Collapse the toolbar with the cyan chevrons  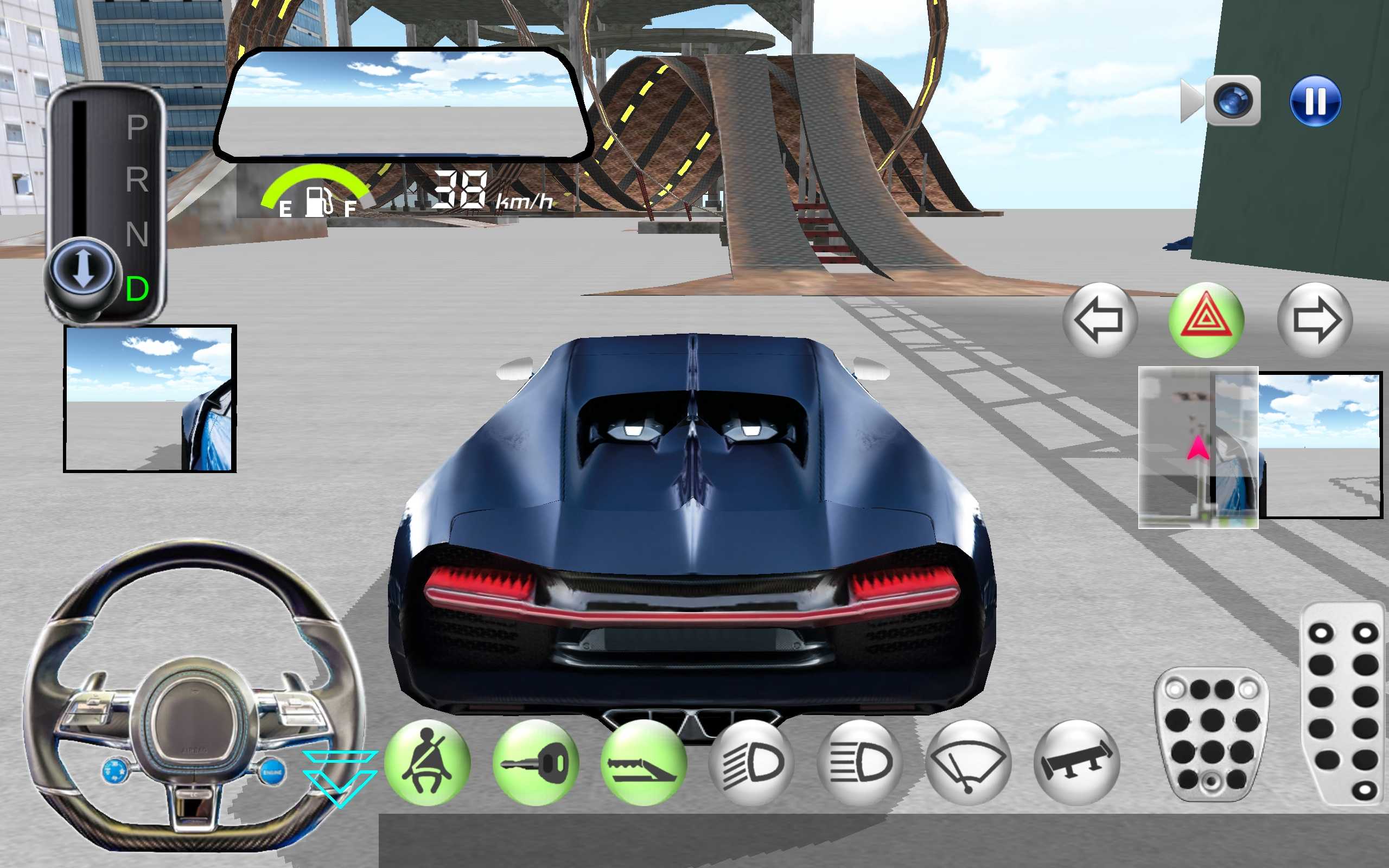pos(340,778)
